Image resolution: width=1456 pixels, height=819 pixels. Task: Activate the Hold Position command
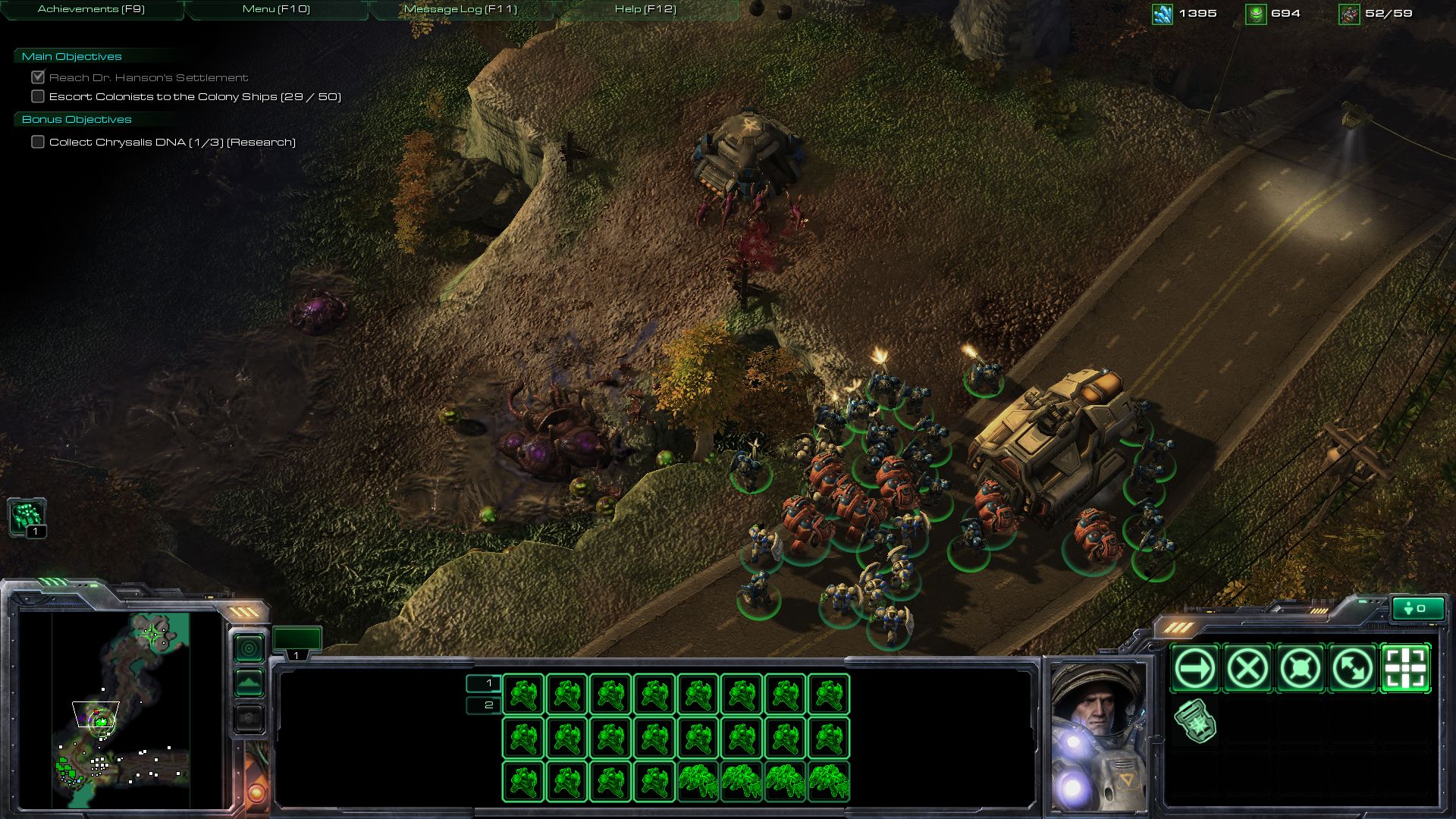[1301, 669]
